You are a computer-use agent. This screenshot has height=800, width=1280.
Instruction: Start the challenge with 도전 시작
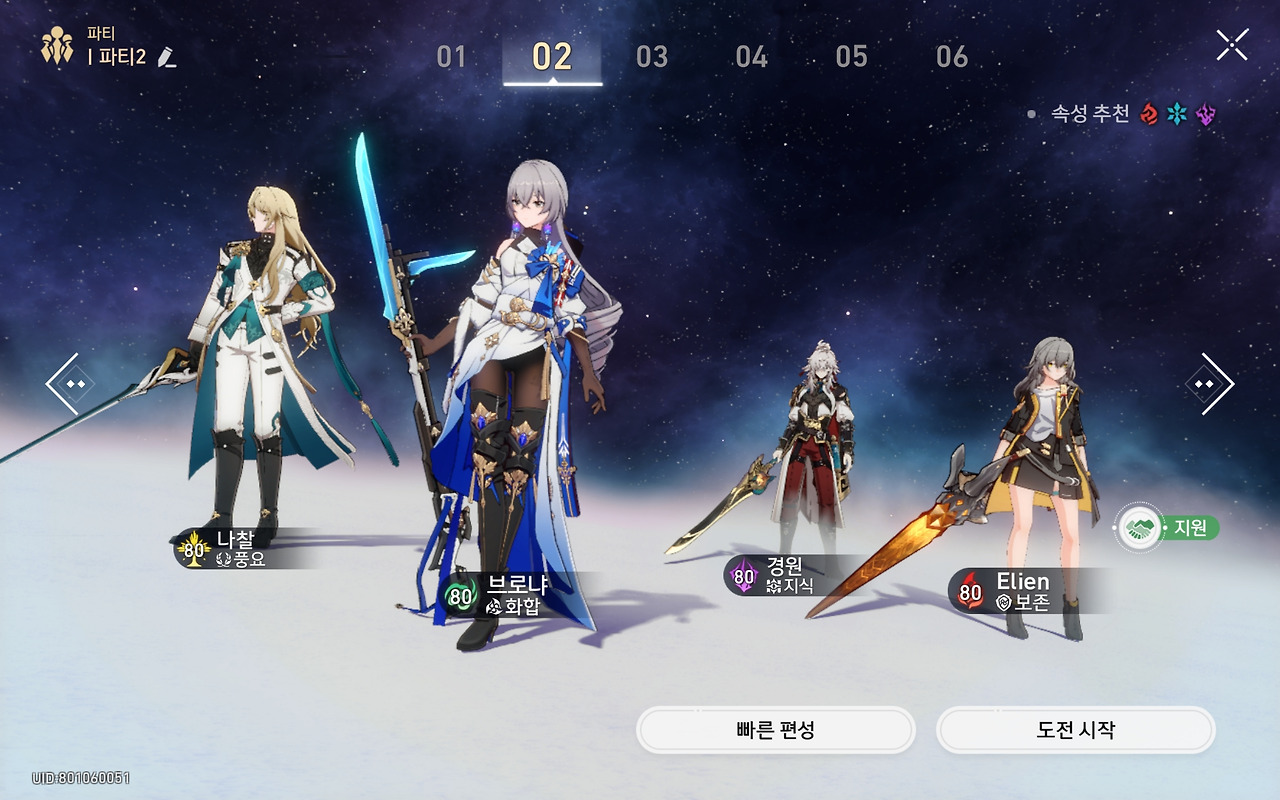coord(1075,730)
